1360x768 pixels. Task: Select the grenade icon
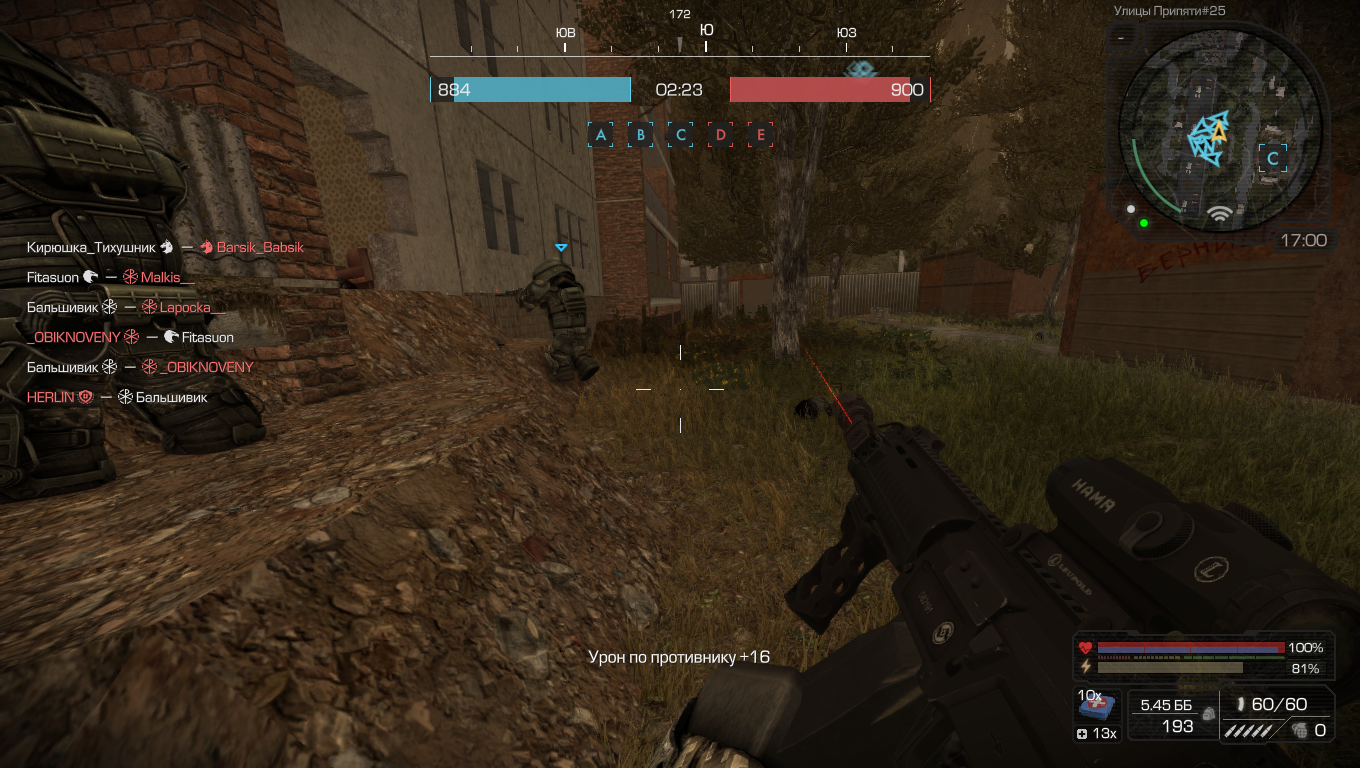click(1299, 730)
